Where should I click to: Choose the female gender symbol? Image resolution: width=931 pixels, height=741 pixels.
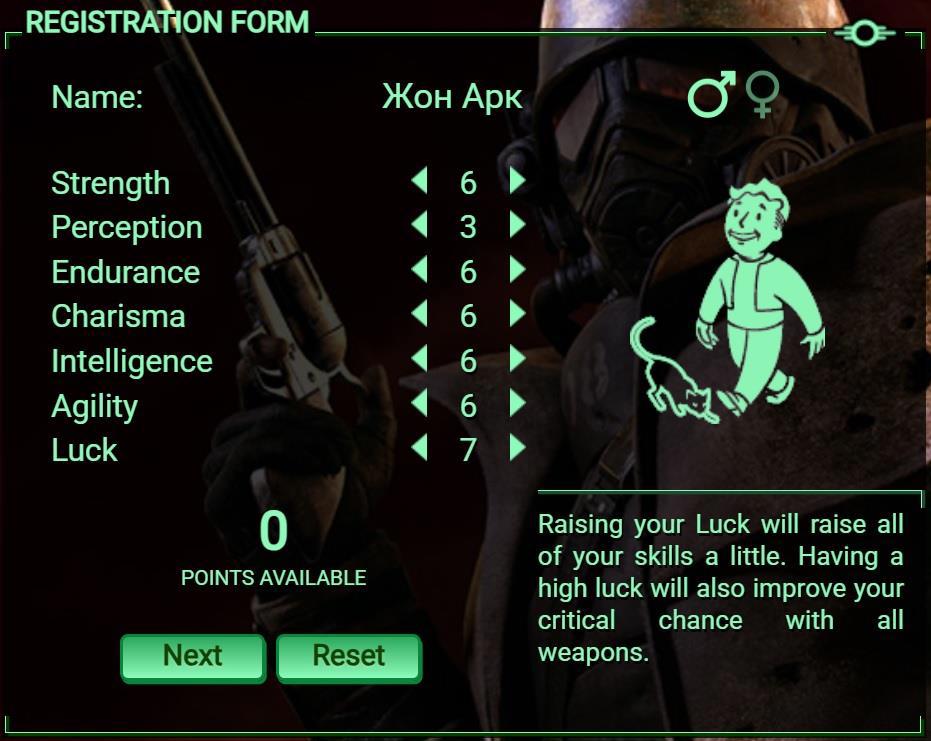point(763,95)
